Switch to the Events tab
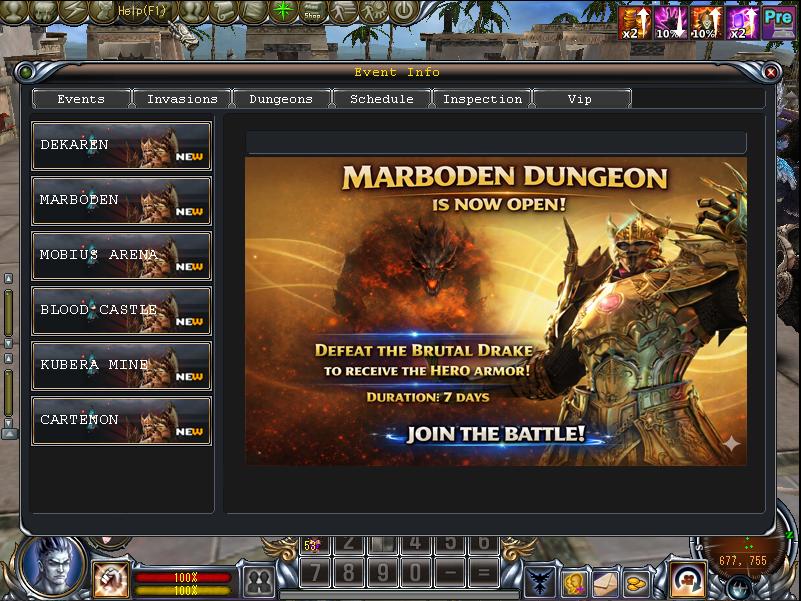The image size is (801, 601). coord(82,99)
